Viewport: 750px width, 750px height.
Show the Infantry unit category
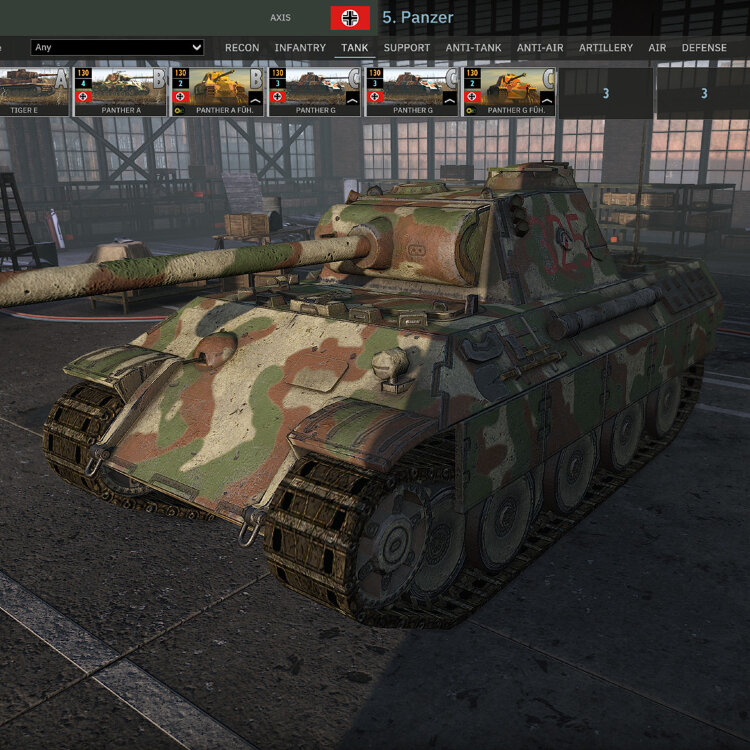click(300, 48)
